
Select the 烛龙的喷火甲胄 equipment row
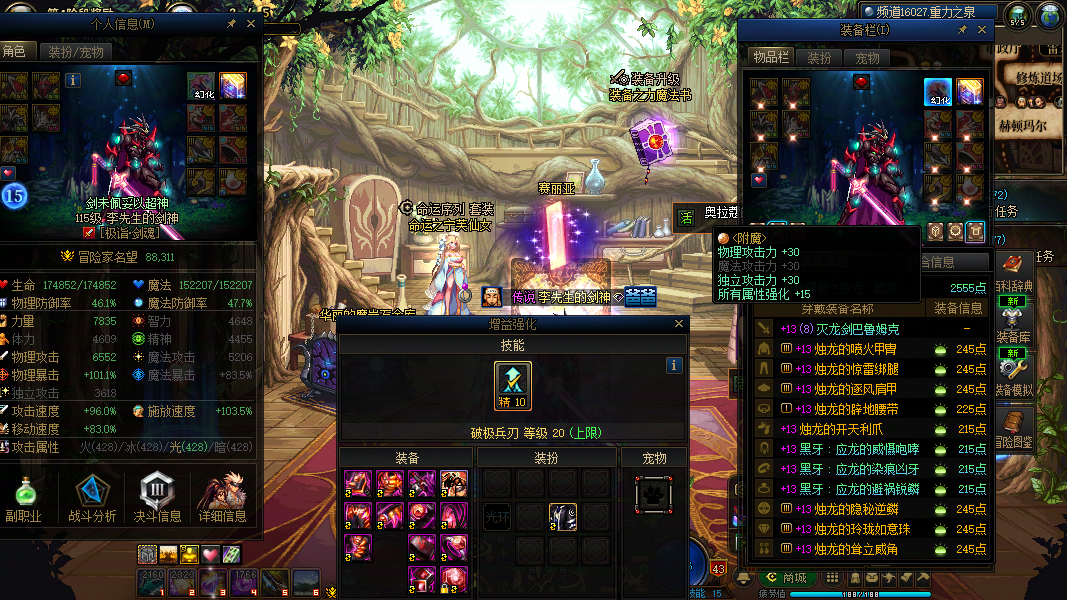[x=850, y=349]
